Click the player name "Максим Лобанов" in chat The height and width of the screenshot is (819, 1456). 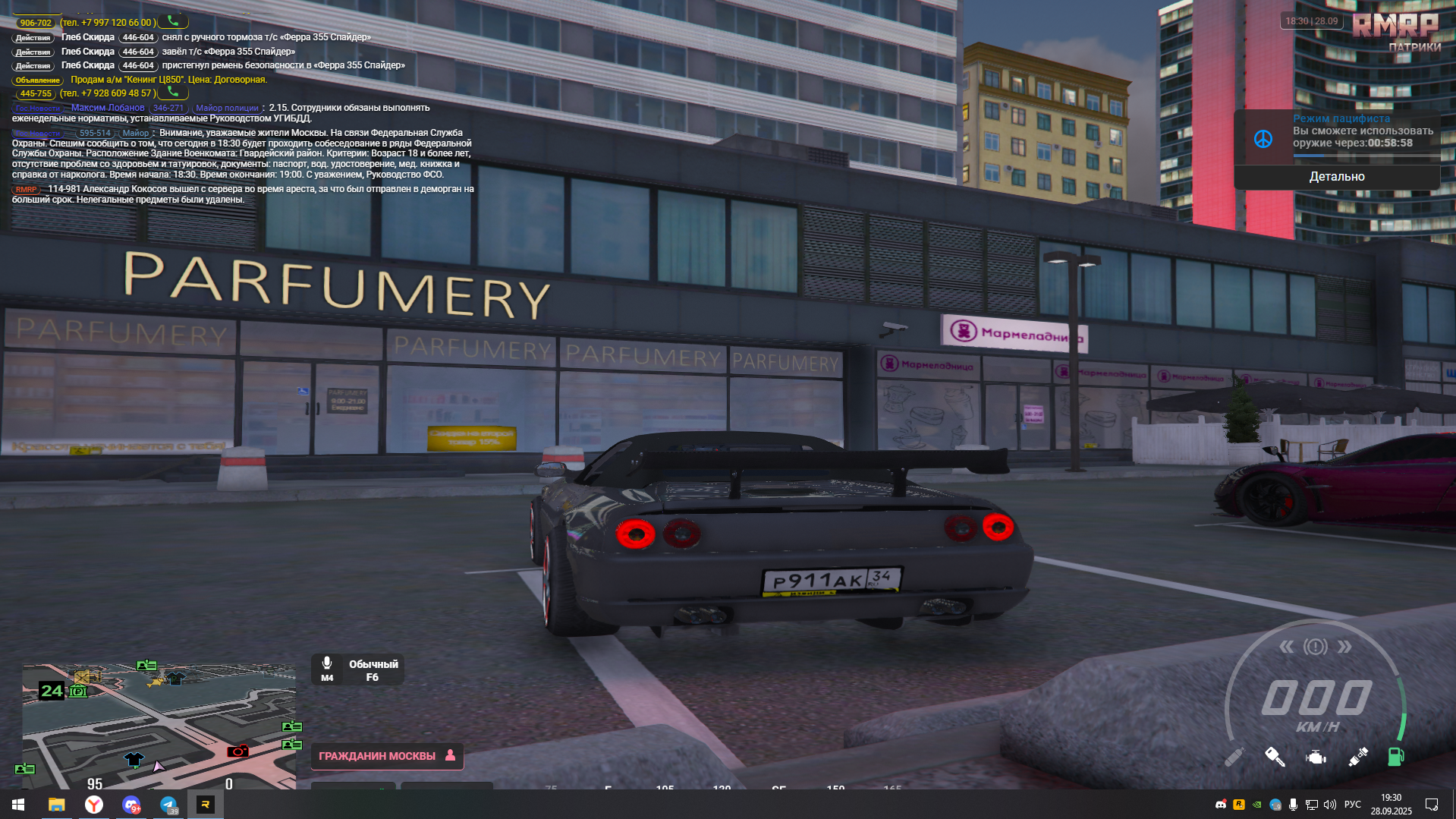click(x=108, y=108)
